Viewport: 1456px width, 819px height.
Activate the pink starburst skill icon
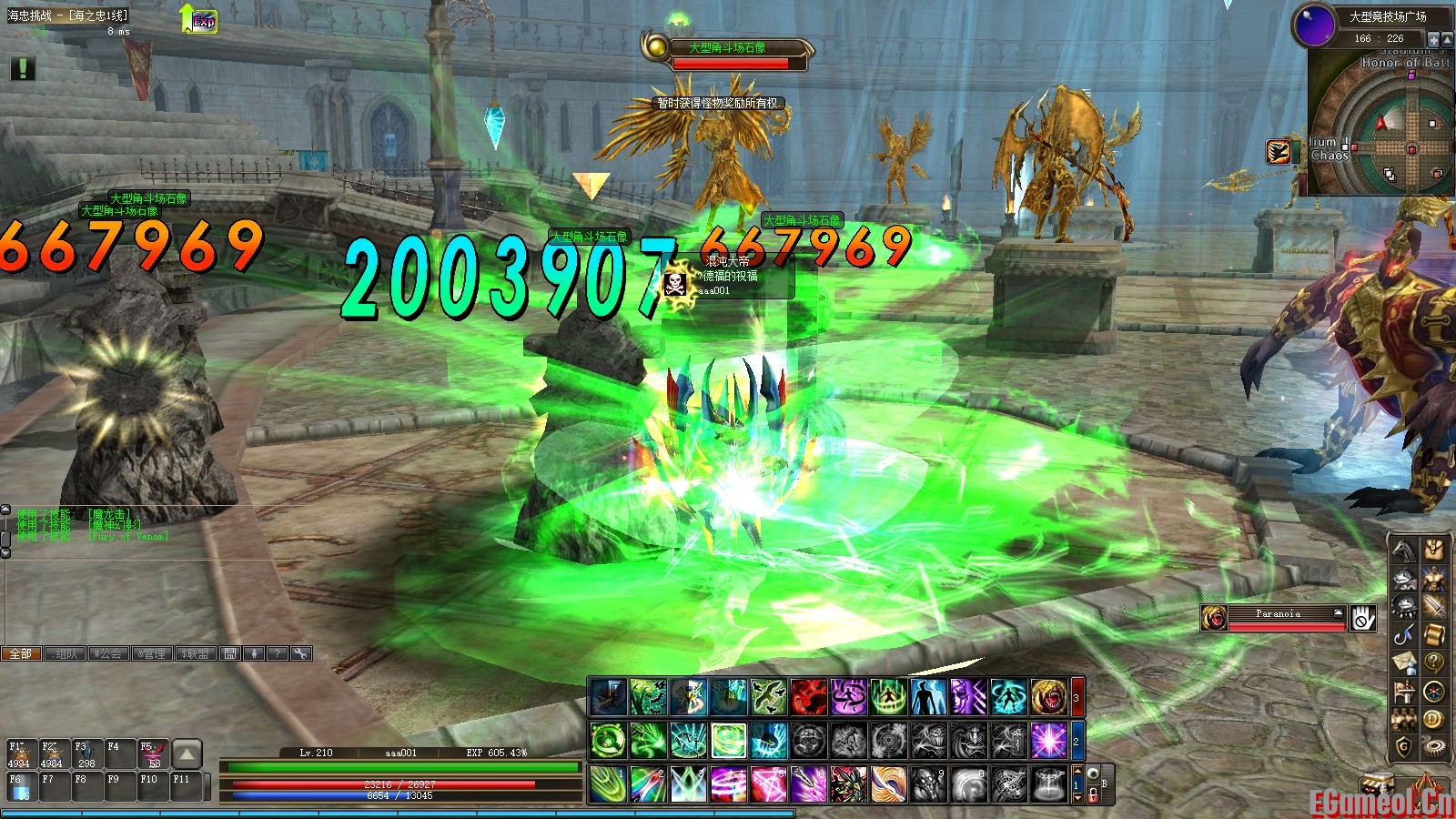(x=1048, y=741)
